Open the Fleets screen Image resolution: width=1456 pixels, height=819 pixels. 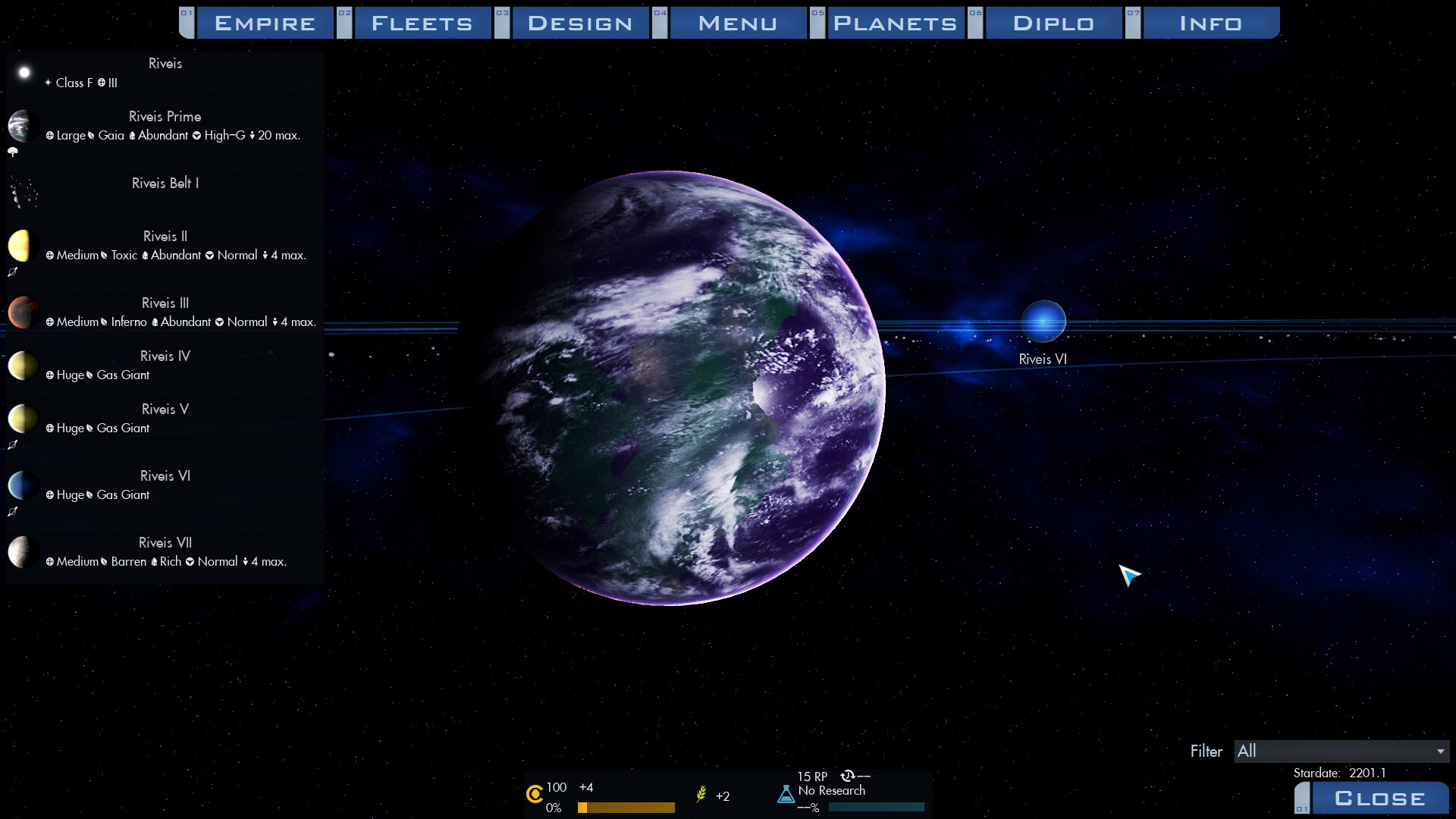422,23
